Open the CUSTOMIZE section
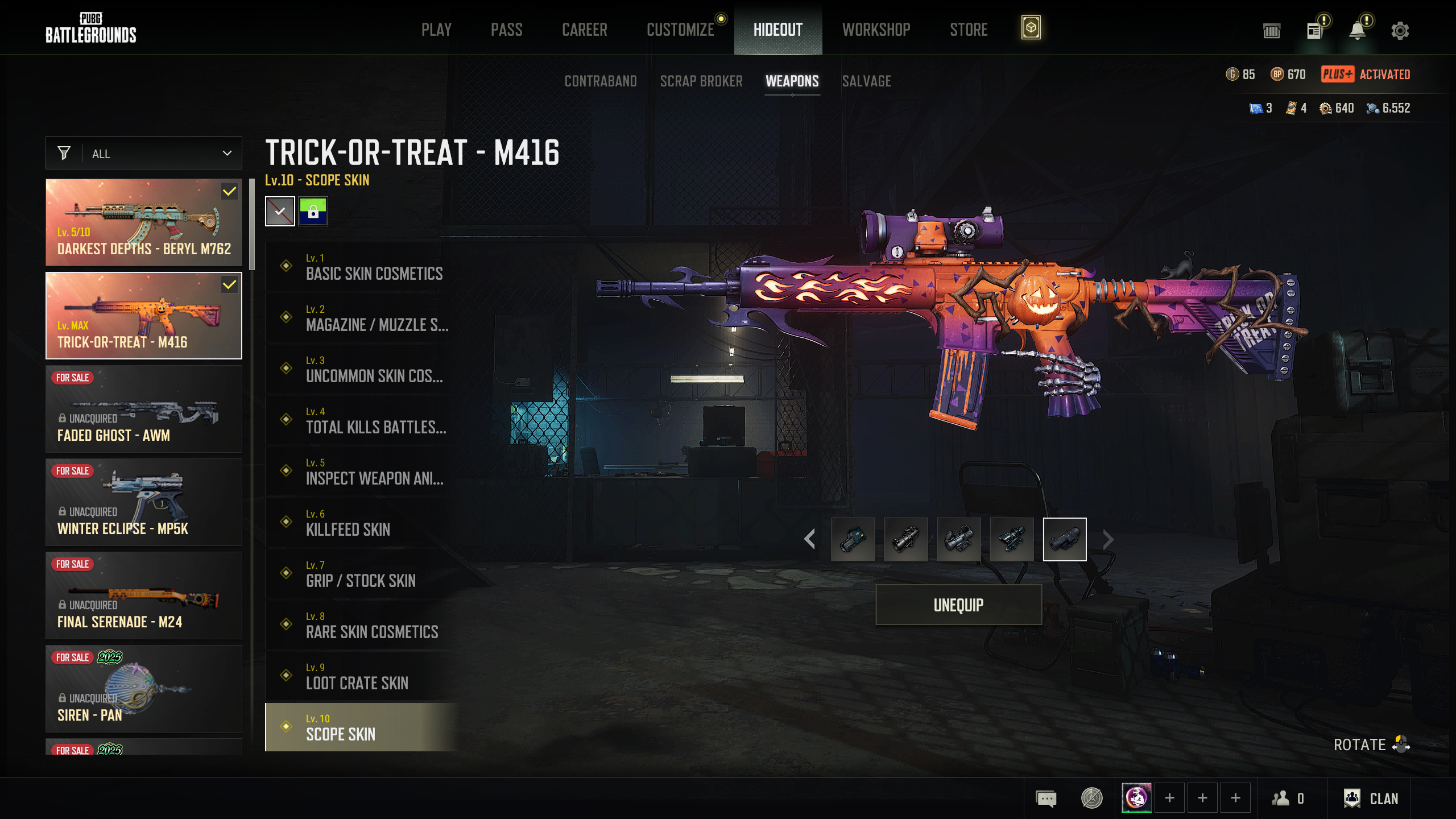The image size is (1456, 819). [x=680, y=30]
